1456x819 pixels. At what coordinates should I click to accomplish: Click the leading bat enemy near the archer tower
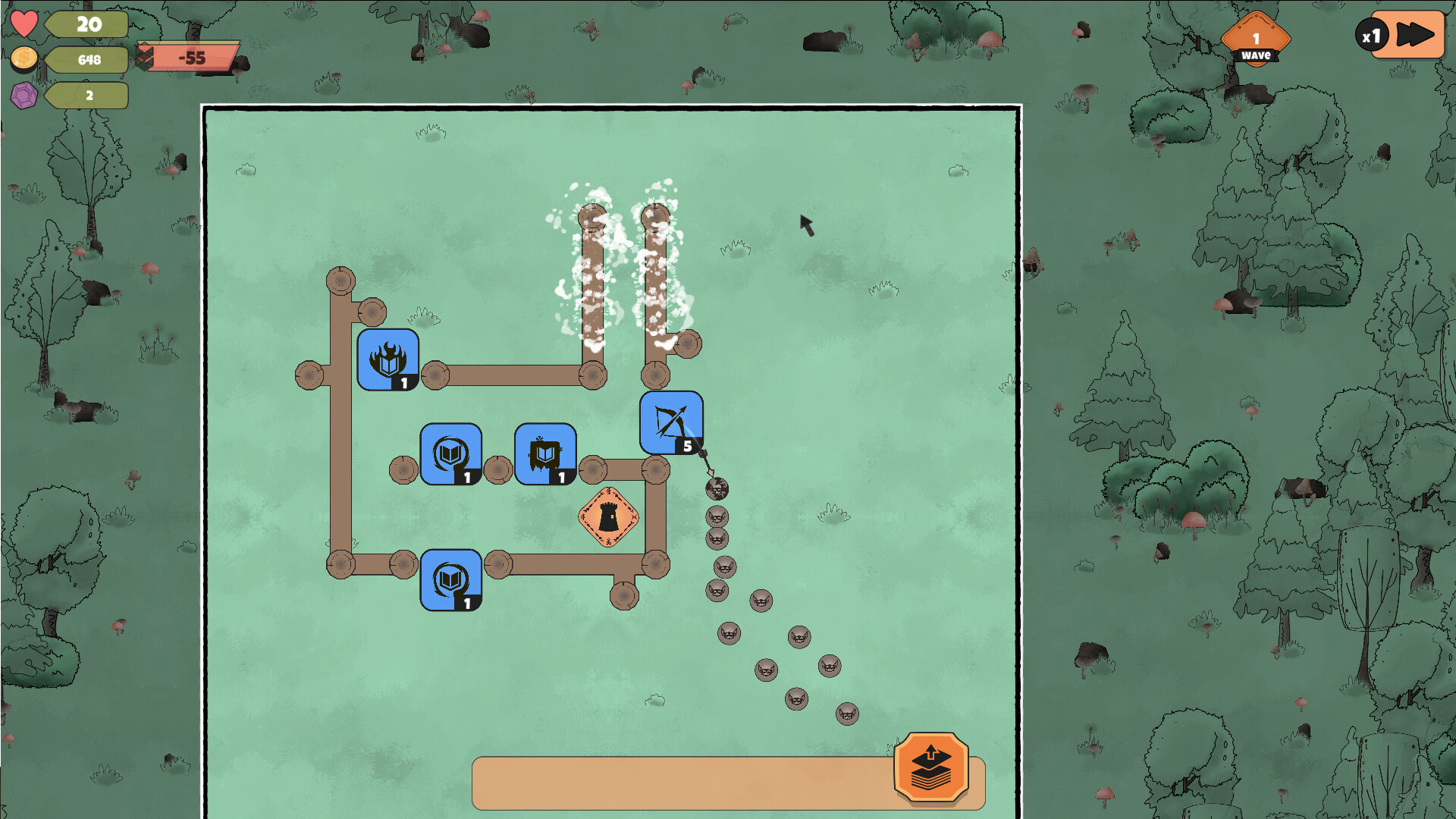click(716, 488)
